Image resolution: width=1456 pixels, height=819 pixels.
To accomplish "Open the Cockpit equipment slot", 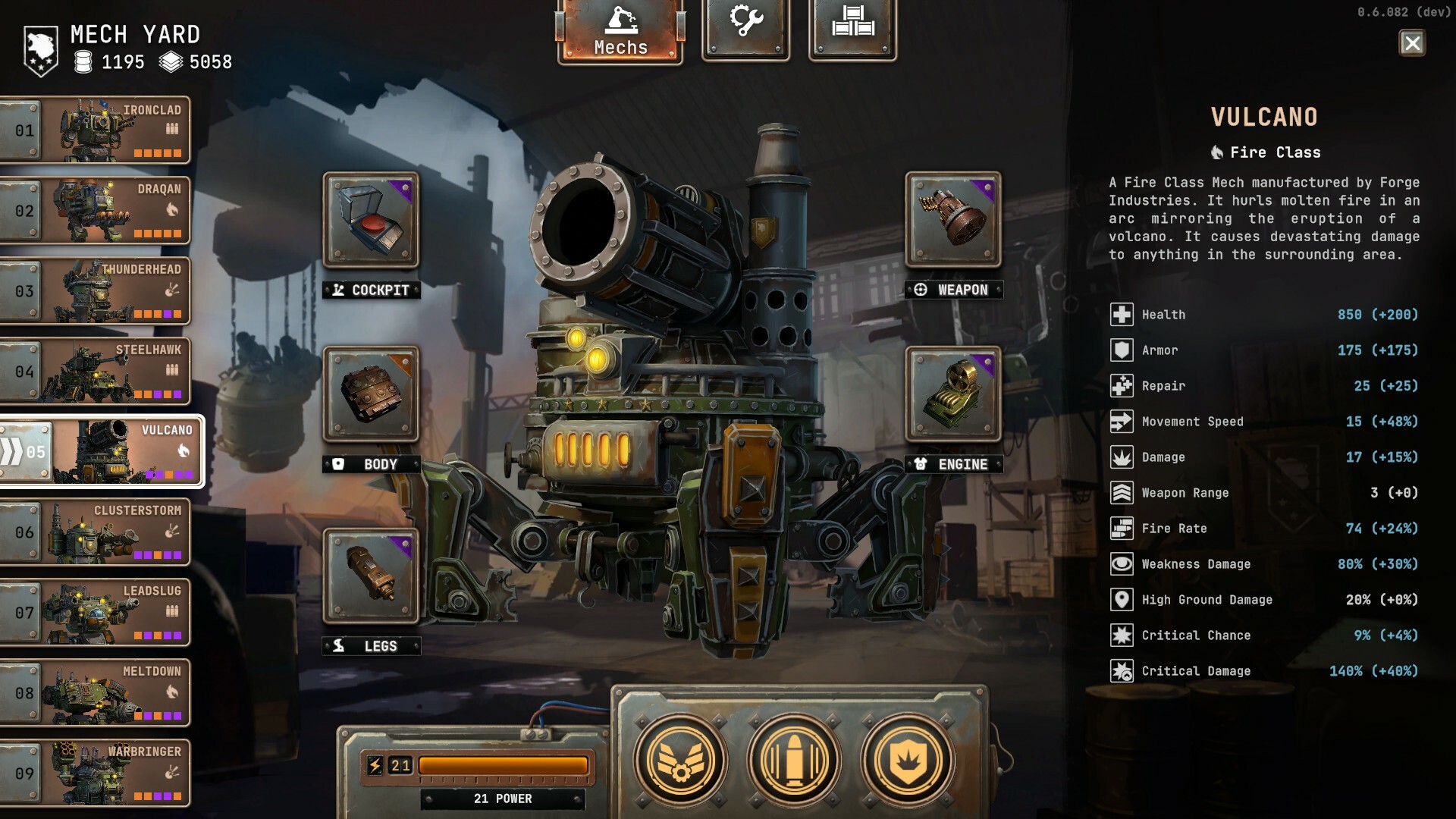I will 371,220.
